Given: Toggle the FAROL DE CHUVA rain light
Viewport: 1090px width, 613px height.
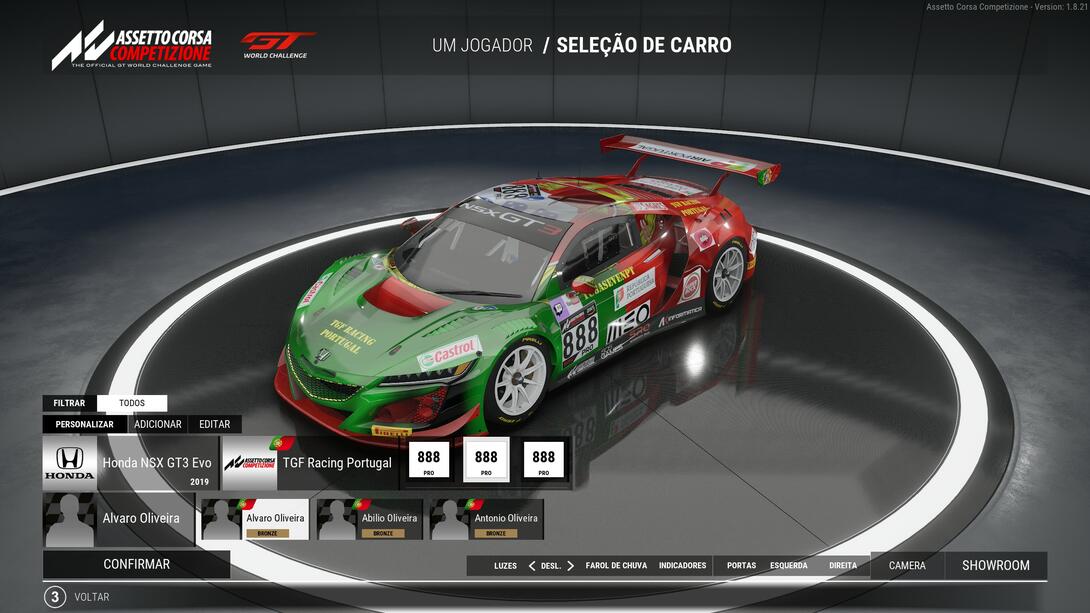Looking at the screenshot, I should pyautogui.click(x=616, y=566).
